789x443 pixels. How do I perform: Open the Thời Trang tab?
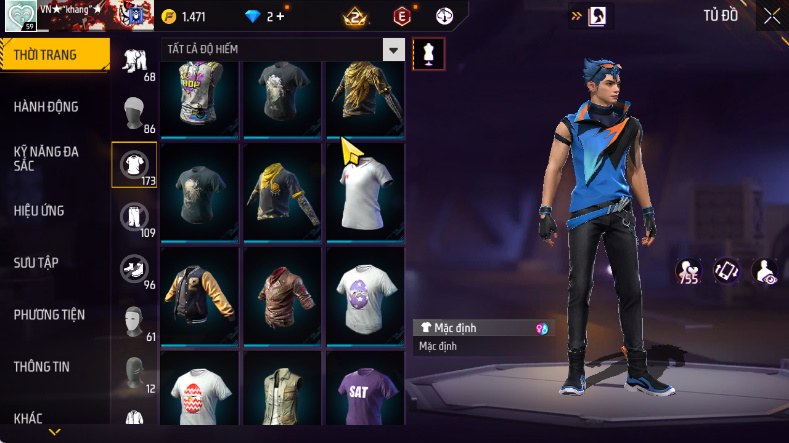click(47, 55)
